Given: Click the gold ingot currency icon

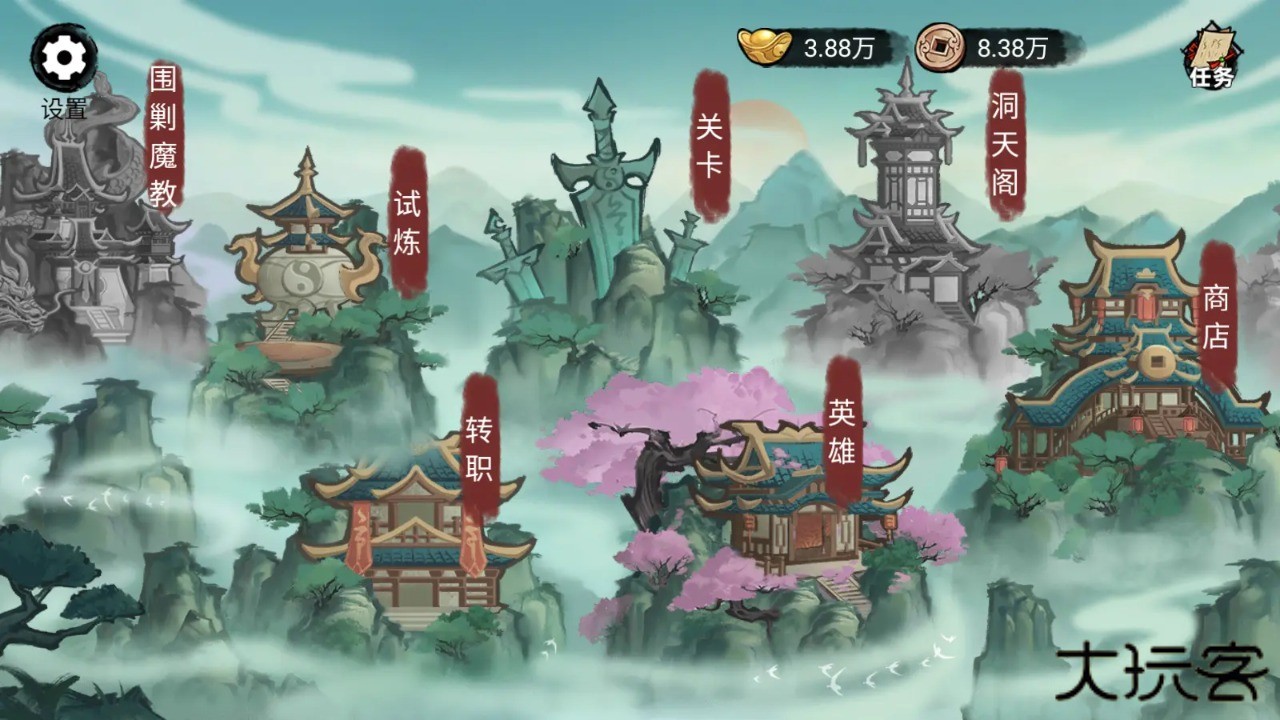Looking at the screenshot, I should tap(765, 44).
